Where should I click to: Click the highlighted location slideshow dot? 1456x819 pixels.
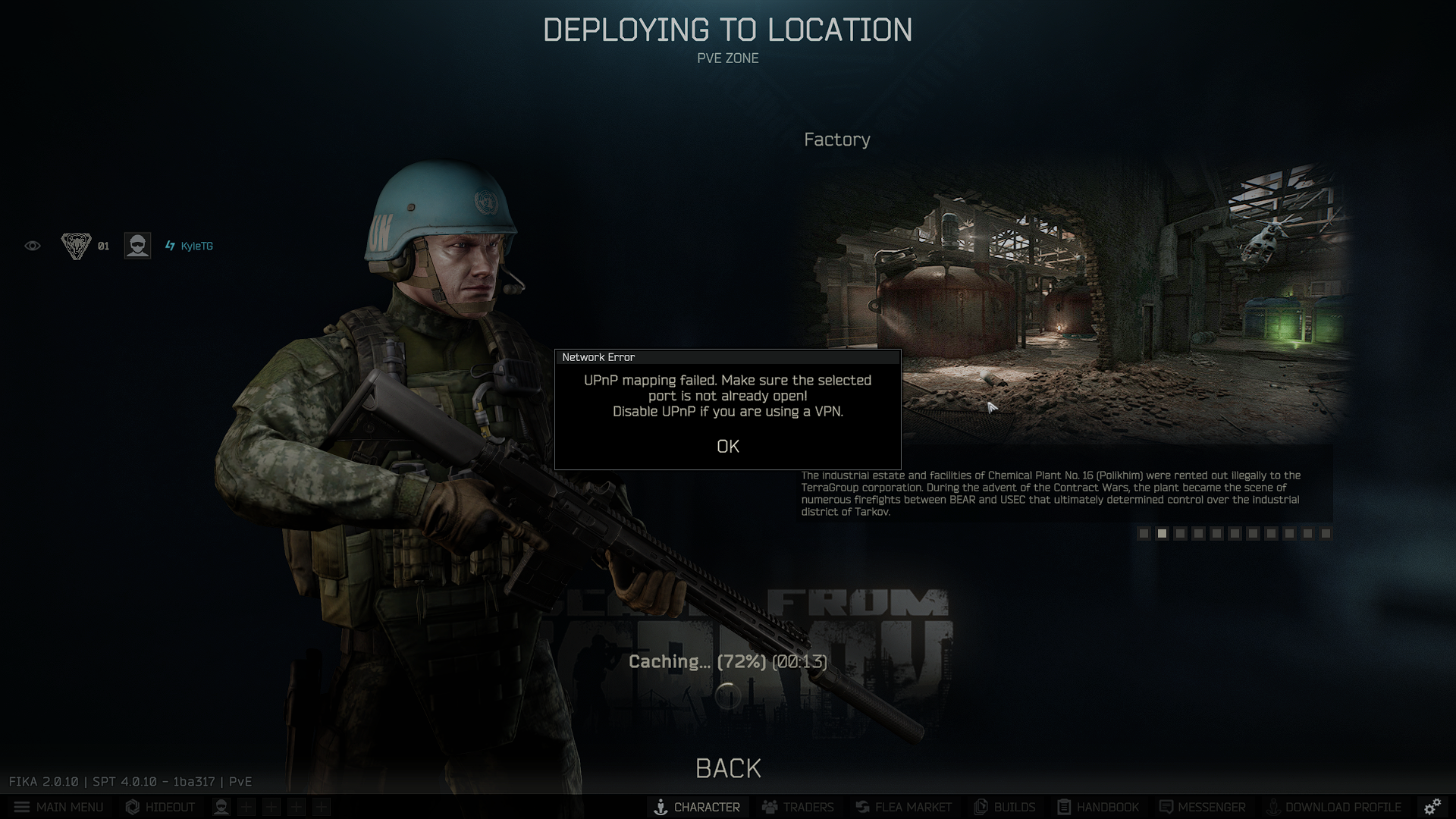[1162, 533]
